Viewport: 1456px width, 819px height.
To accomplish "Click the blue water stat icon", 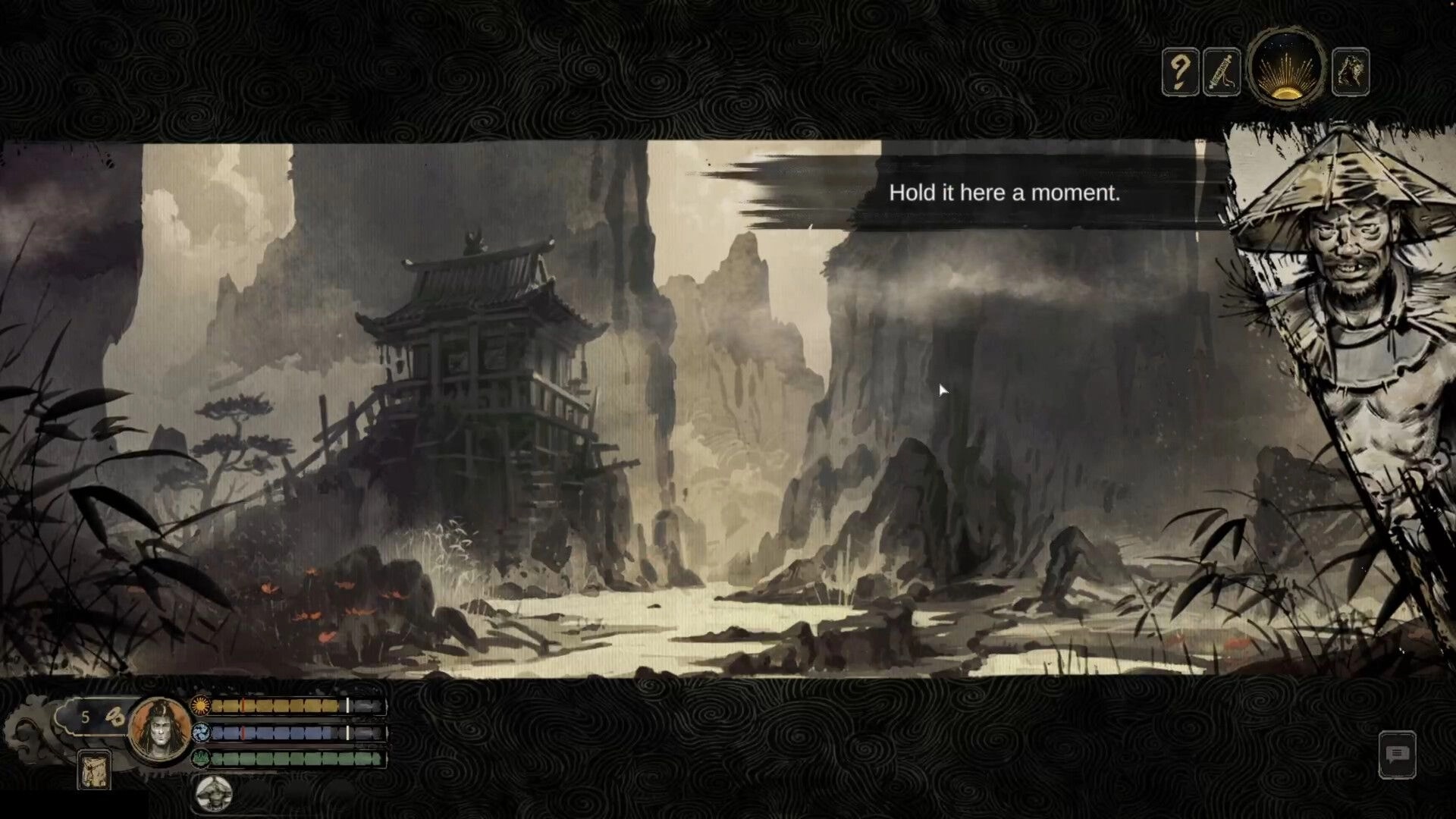I will (199, 734).
